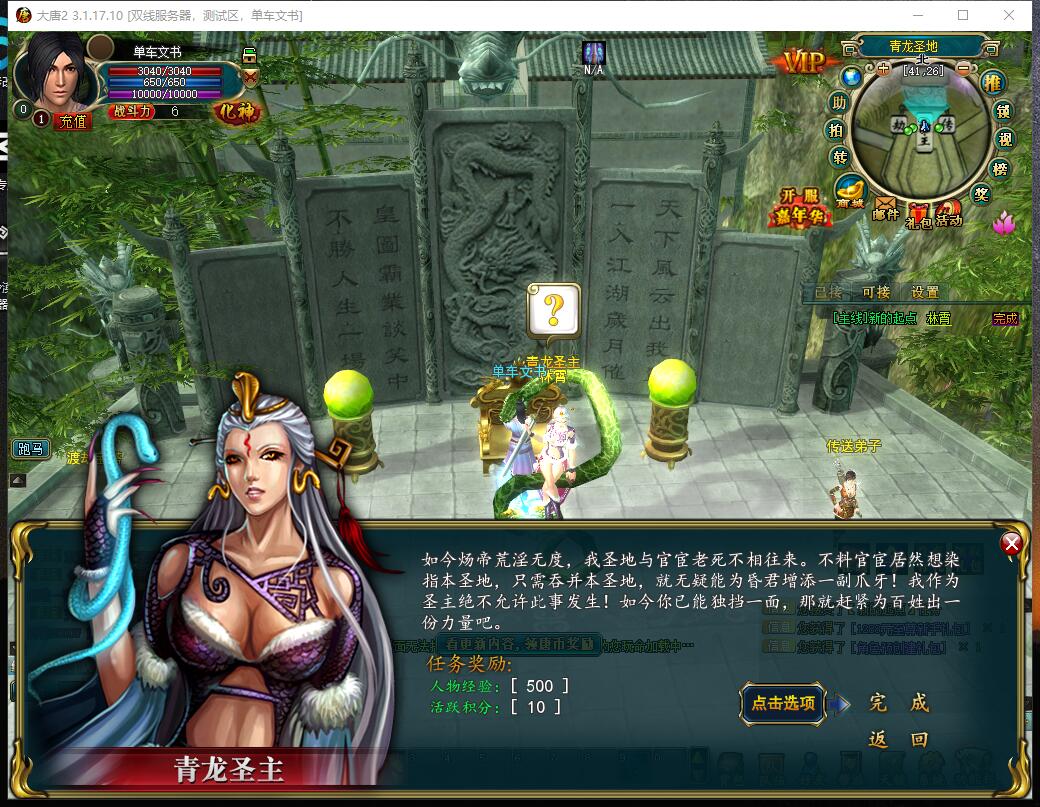Toggle the 跑马 button
This screenshot has width=1040, height=807.
coord(30,448)
